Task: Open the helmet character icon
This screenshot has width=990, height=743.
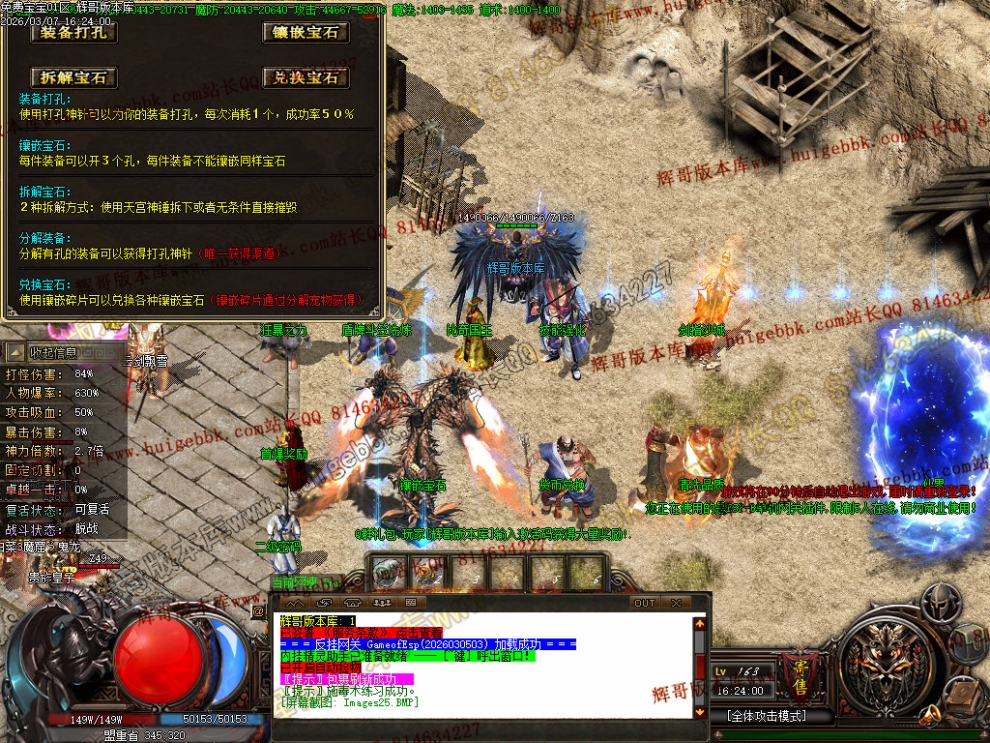Action: (x=940, y=603)
